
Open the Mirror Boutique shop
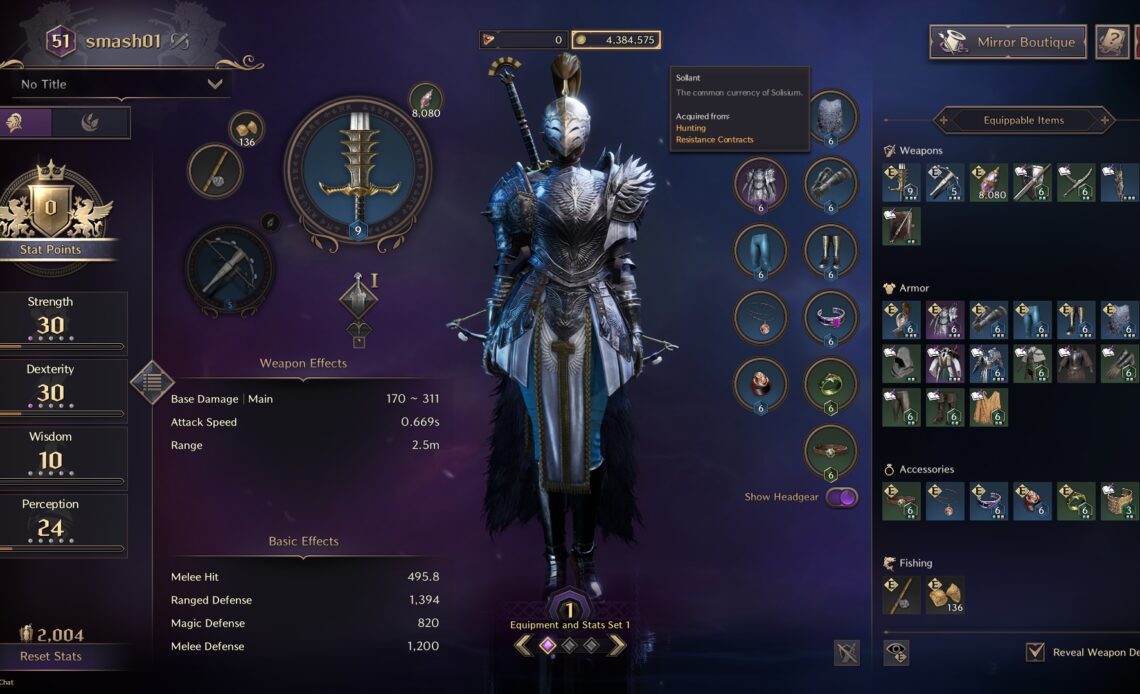tap(1007, 42)
